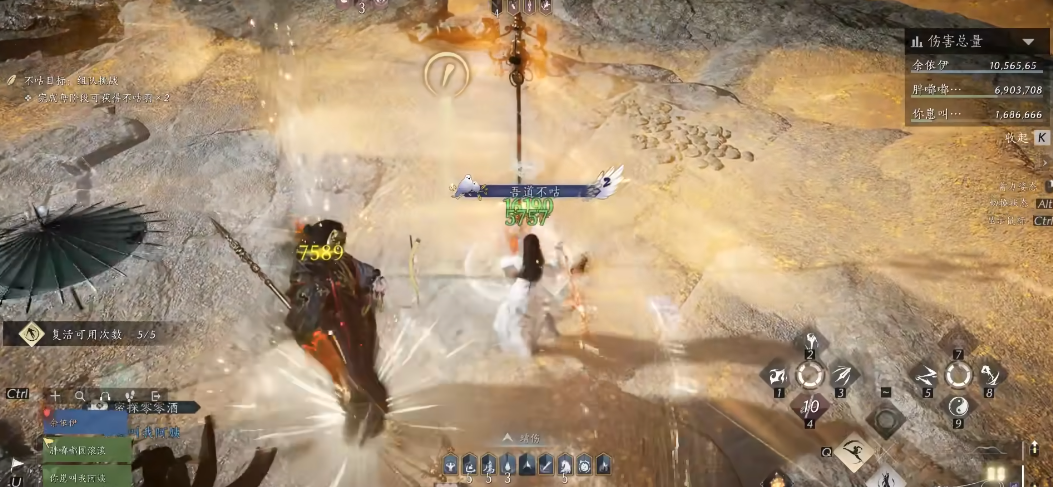This screenshot has height=487, width=1053.
Task: Activate the zigzag slash skill in slot 5
Action: click(925, 375)
